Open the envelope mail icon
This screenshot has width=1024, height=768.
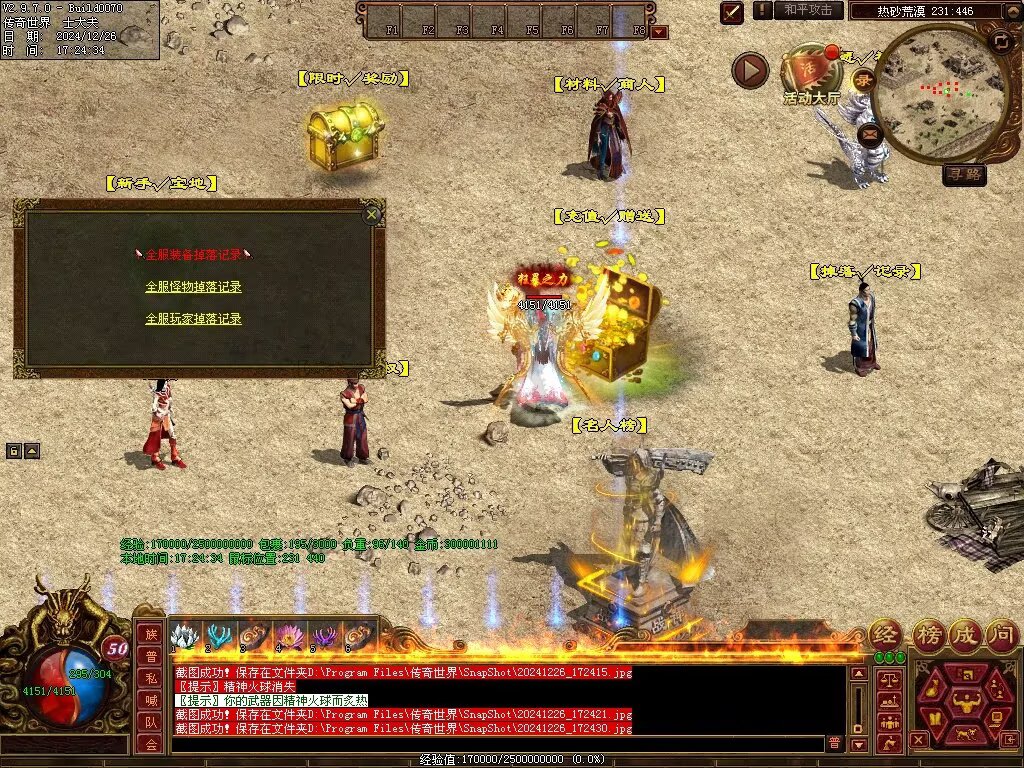(870, 132)
